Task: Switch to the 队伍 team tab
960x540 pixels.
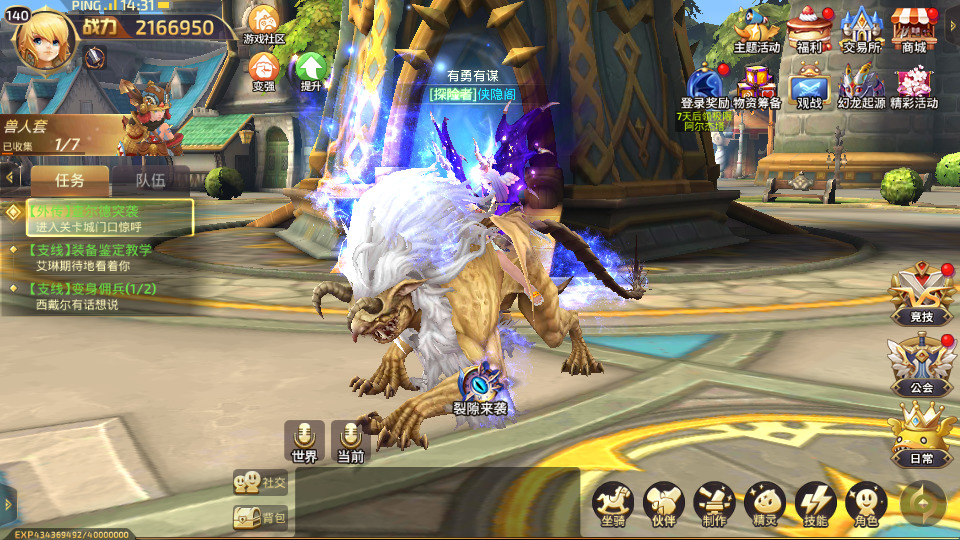Action: click(x=150, y=181)
